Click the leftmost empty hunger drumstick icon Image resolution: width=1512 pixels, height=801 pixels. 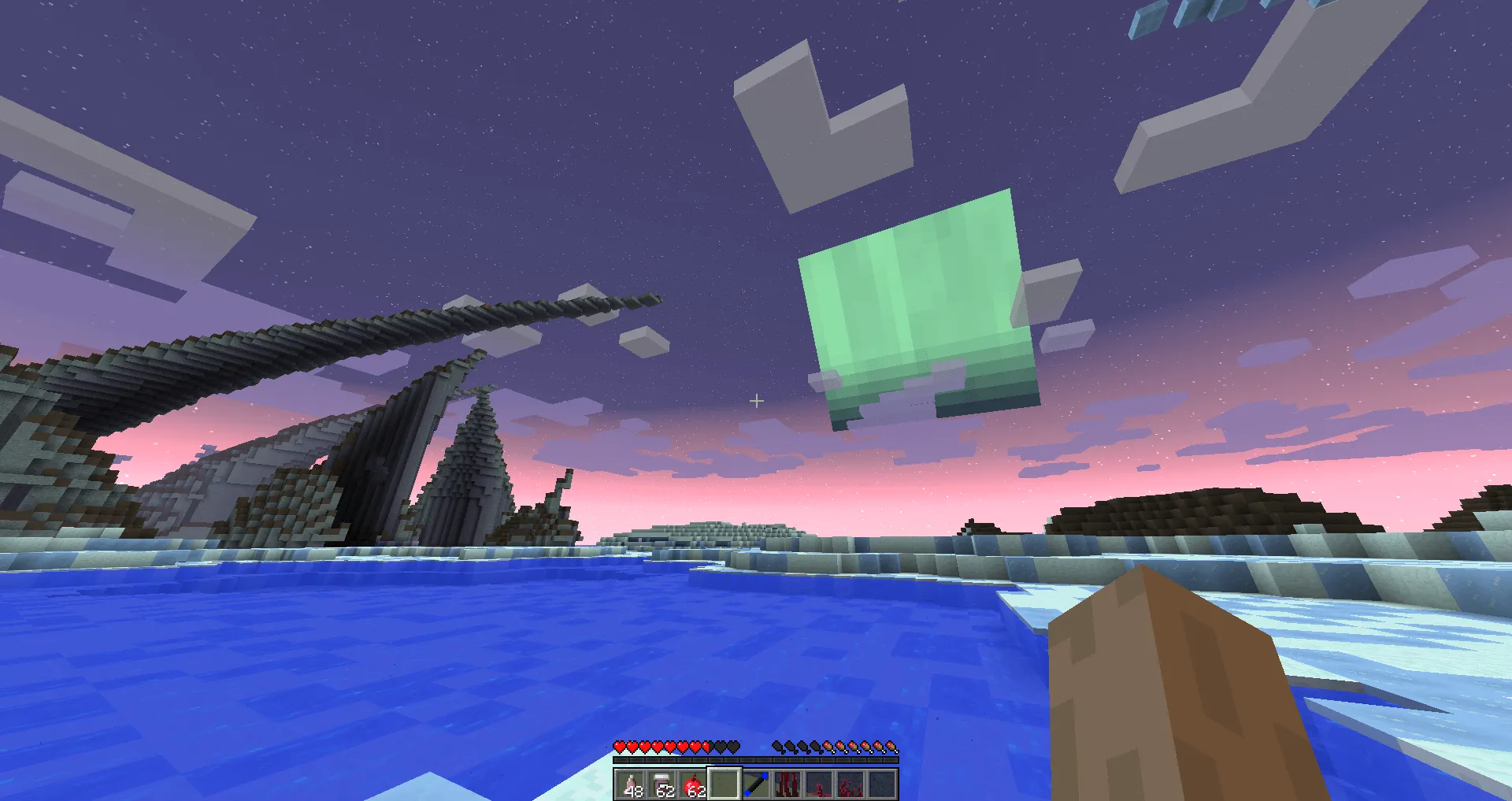pyautogui.click(x=778, y=747)
